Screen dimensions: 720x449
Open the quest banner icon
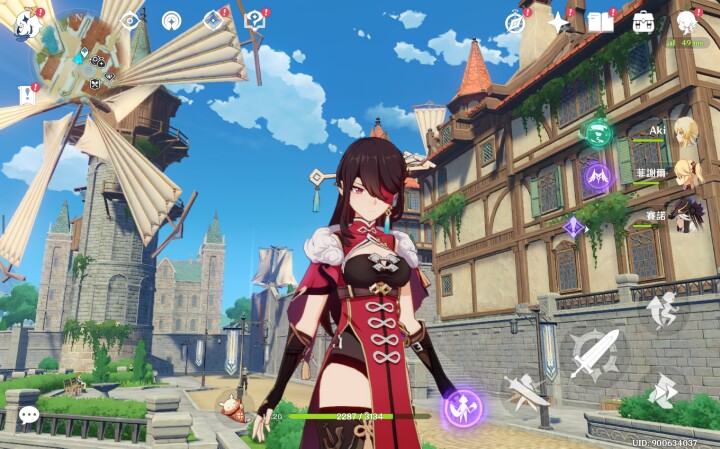point(27,94)
